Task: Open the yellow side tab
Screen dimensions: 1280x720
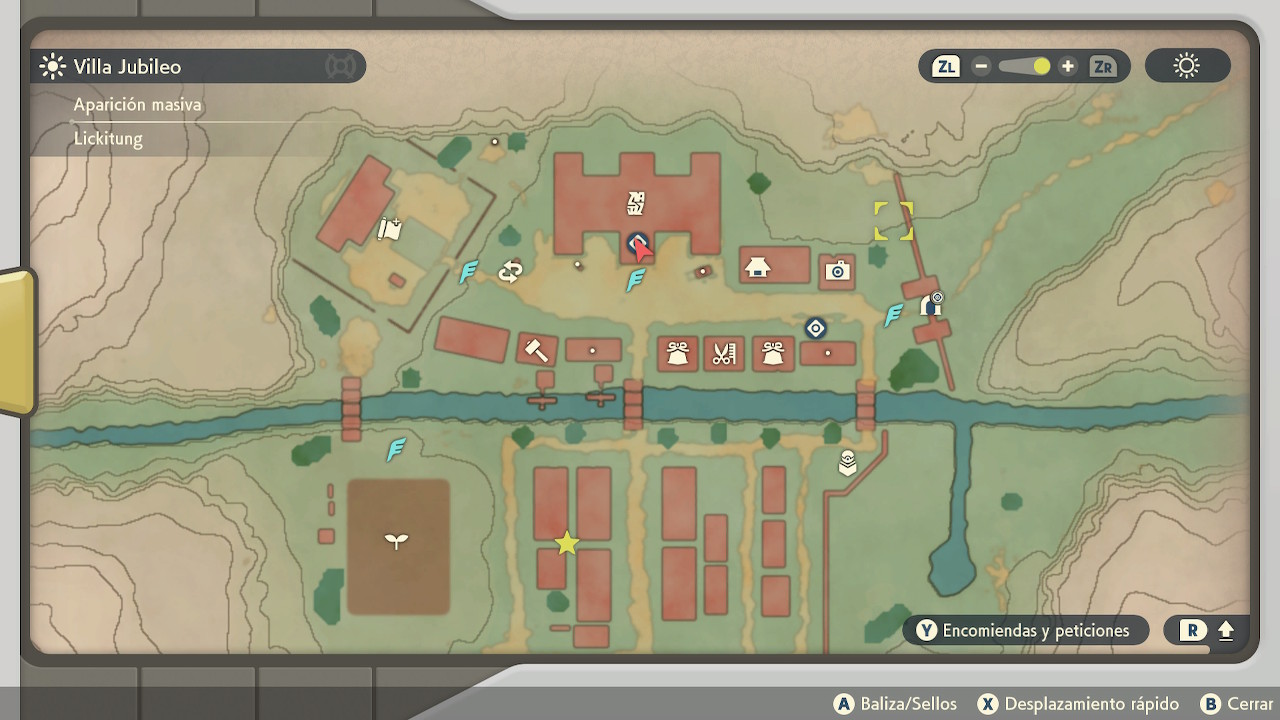Action: 15,342
